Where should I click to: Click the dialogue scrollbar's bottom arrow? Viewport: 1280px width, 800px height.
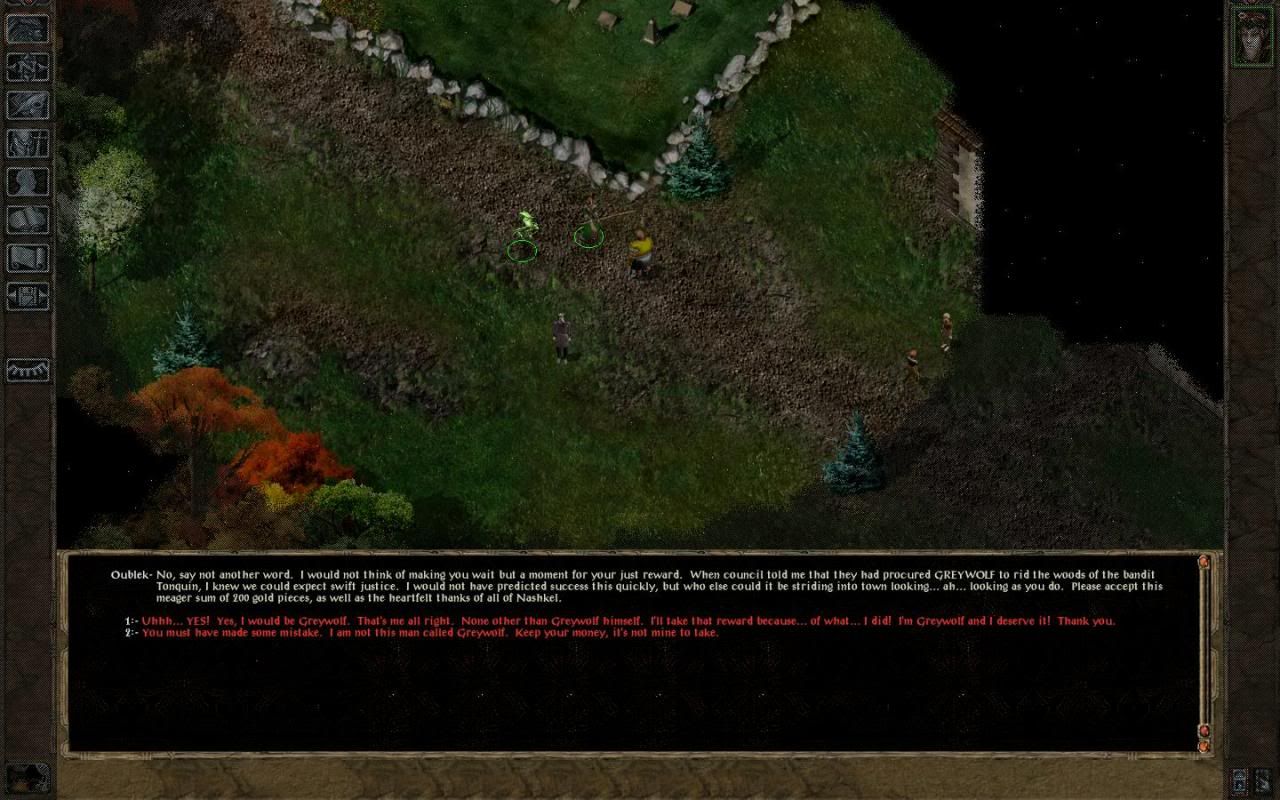point(1204,745)
